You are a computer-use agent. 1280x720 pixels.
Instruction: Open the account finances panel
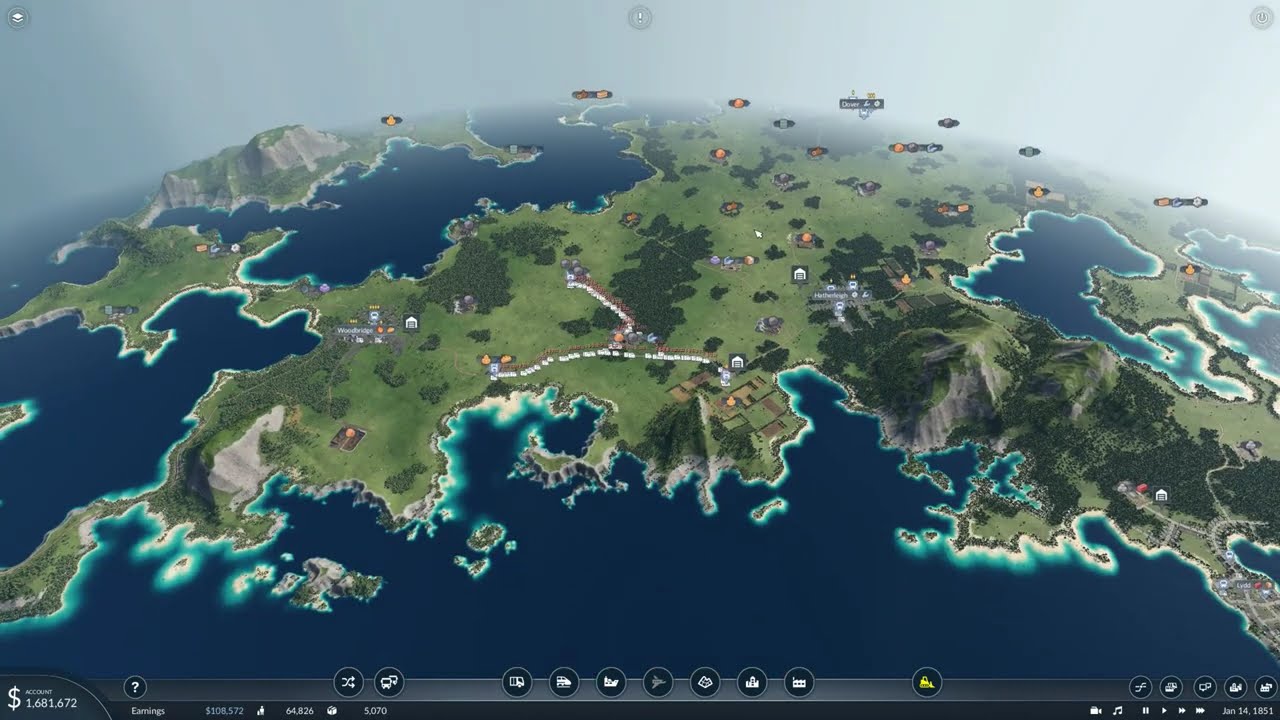[x=42, y=697]
